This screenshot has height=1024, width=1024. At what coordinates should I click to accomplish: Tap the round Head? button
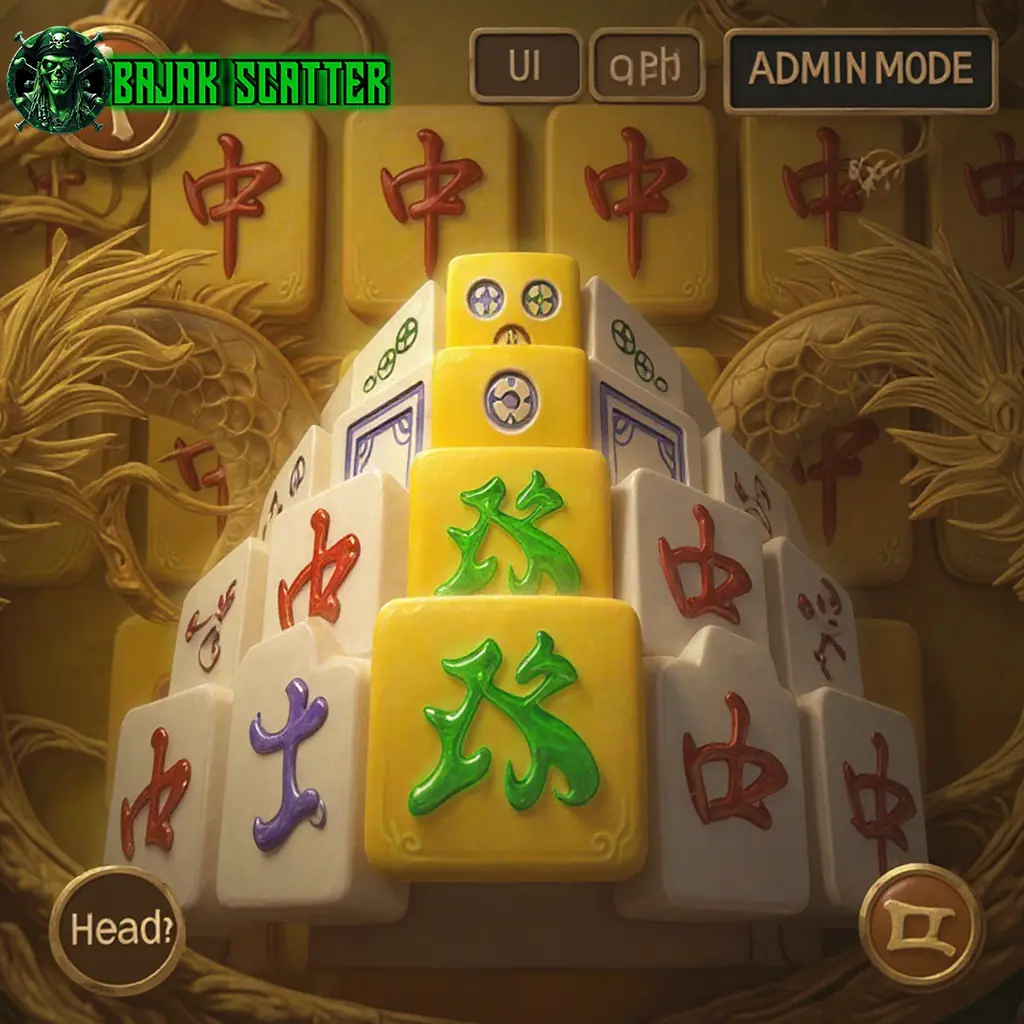(x=117, y=930)
